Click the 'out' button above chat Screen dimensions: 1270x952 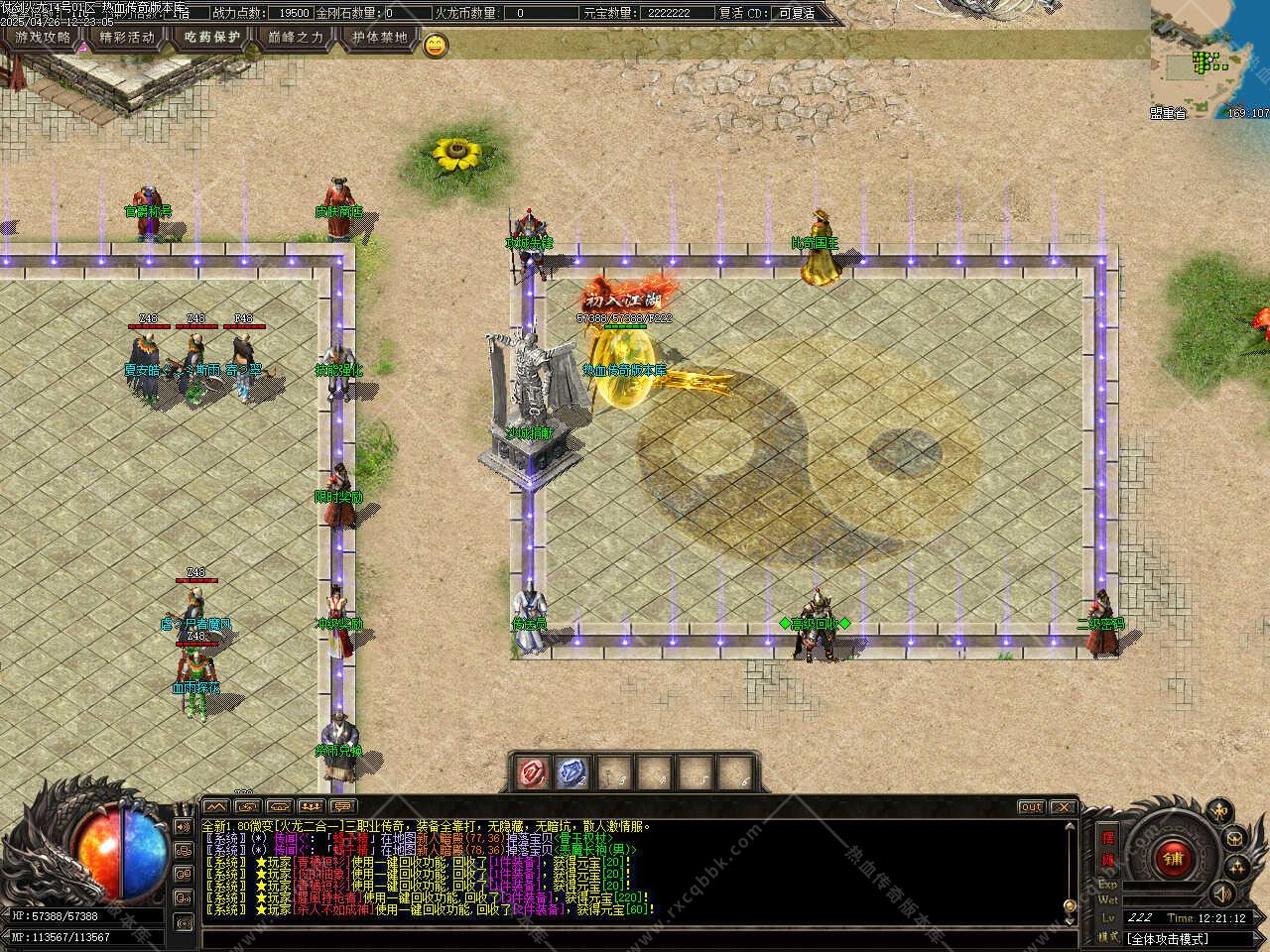(x=1031, y=807)
